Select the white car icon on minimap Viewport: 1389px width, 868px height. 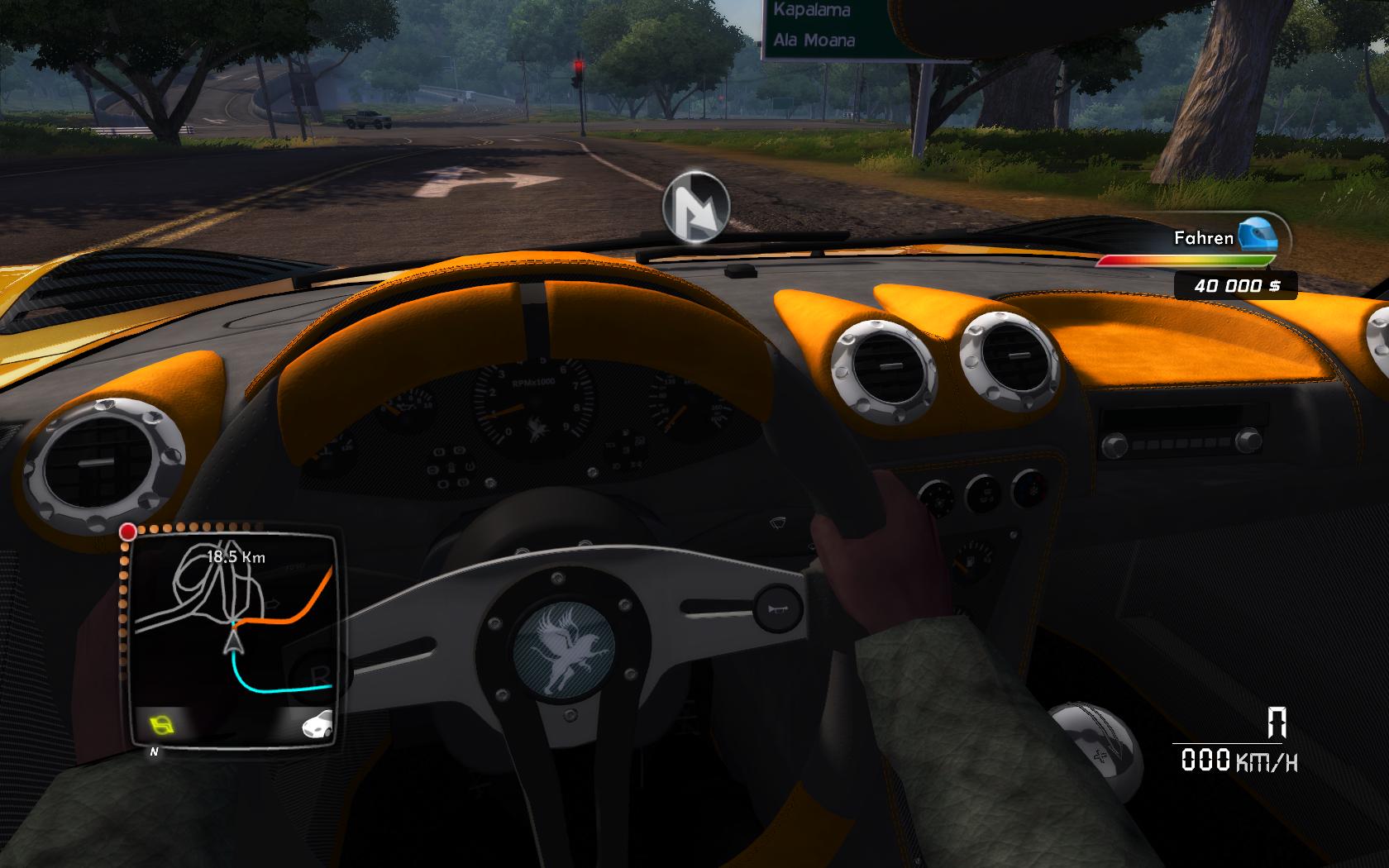tap(317, 724)
